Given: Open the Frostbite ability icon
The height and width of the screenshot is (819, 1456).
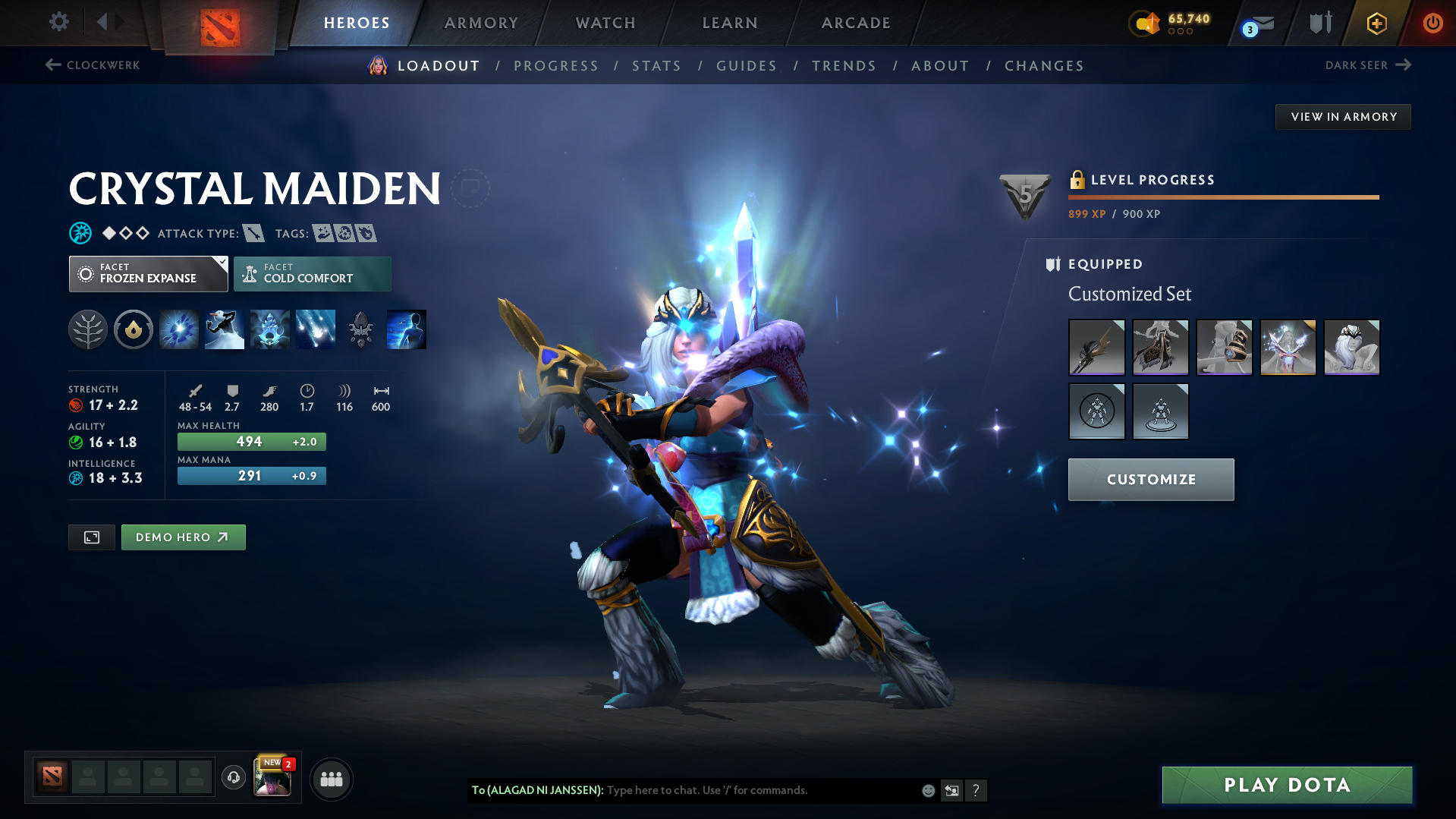Looking at the screenshot, I should (224, 329).
